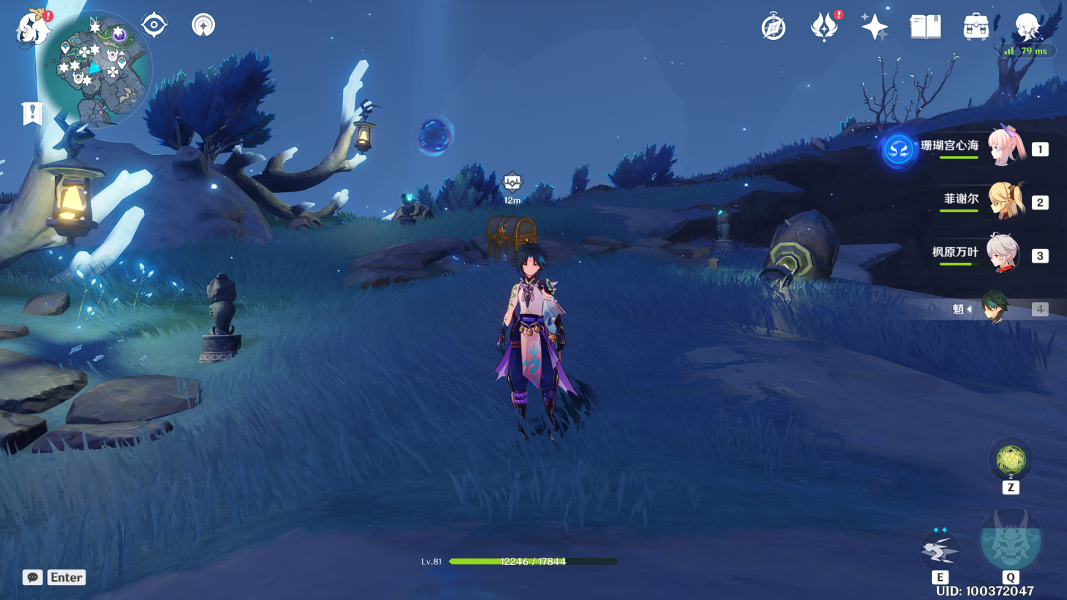Open the Battle Pass icon
Image resolution: width=1067 pixels, height=600 pixels.
click(824, 27)
